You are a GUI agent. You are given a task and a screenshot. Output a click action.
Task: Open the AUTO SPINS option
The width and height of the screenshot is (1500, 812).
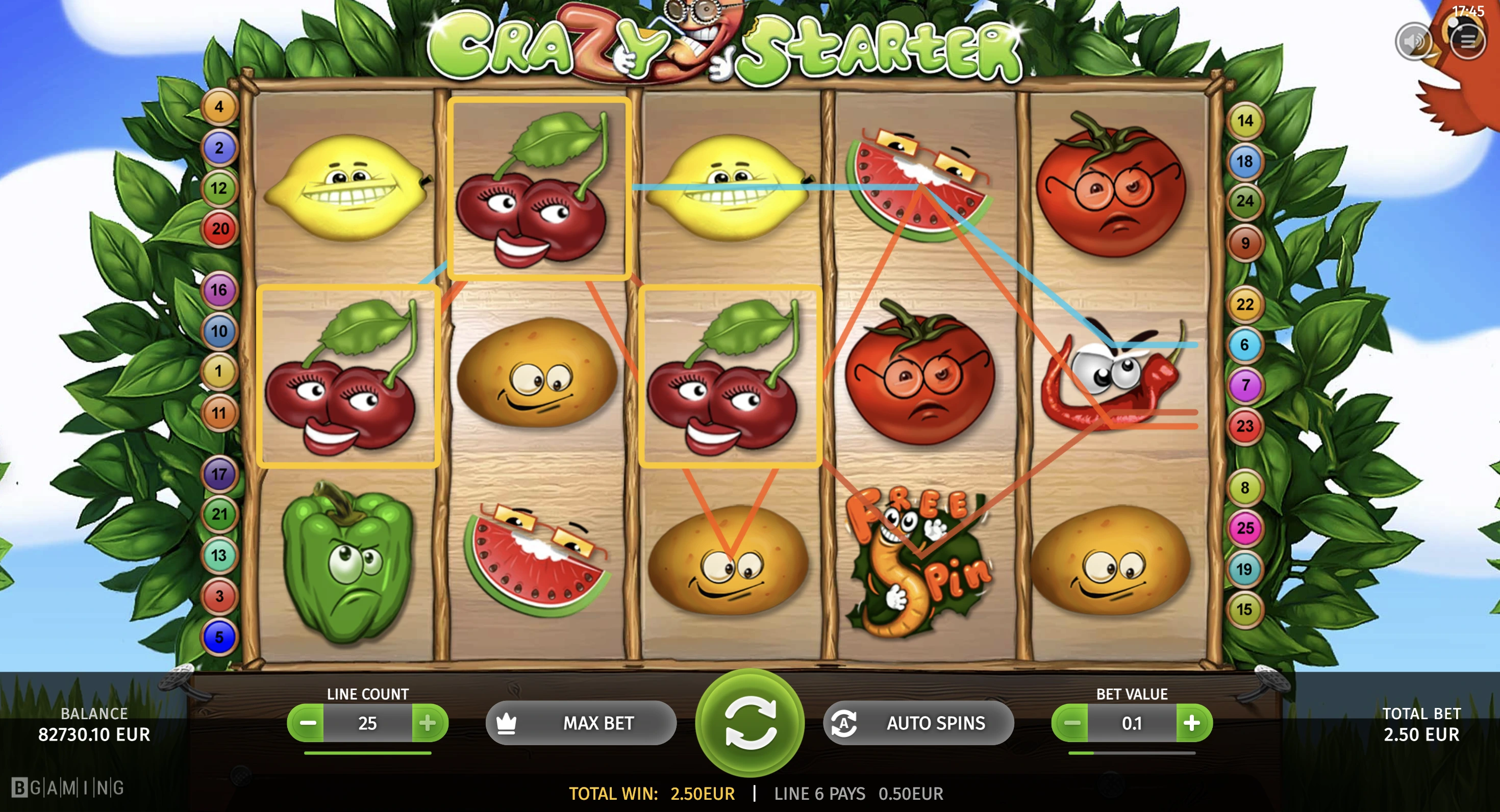(x=918, y=723)
